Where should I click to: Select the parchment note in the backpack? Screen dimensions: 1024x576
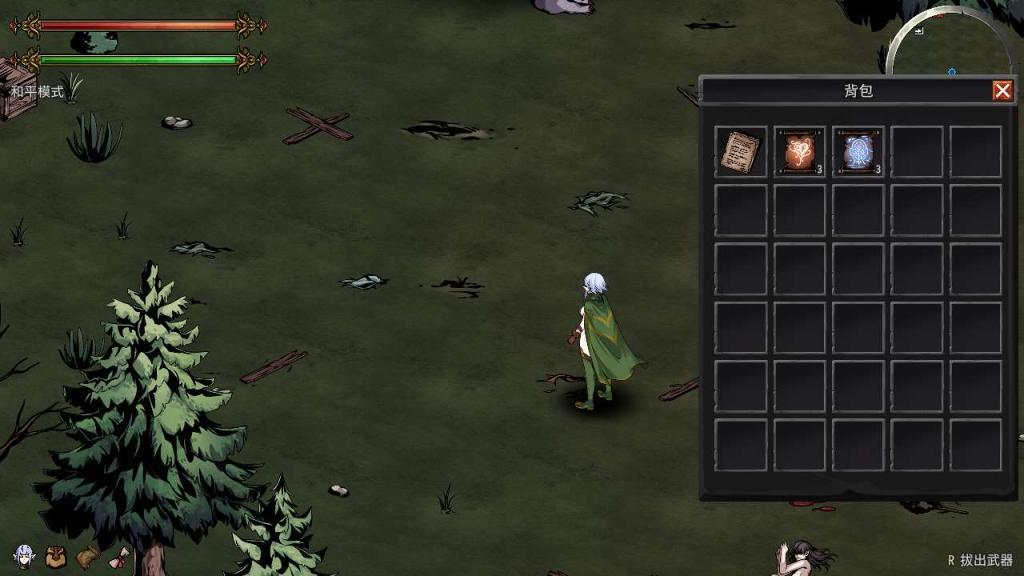(740, 152)
